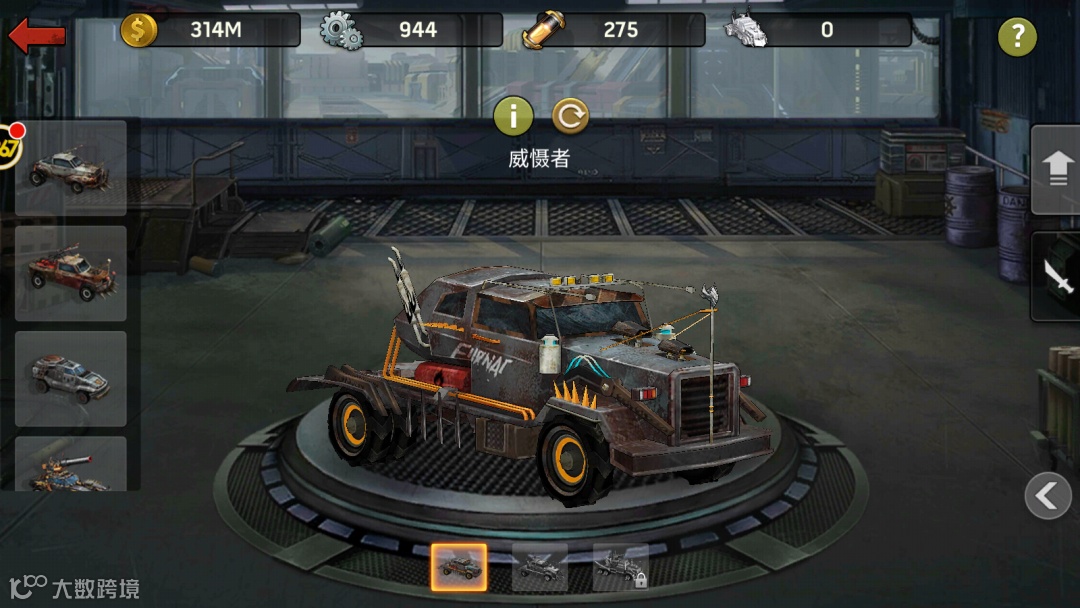The height and width of the screenshot is (608, 1080).
Task: Pick the silver armored car thumbnail
Action: point(70,377)
